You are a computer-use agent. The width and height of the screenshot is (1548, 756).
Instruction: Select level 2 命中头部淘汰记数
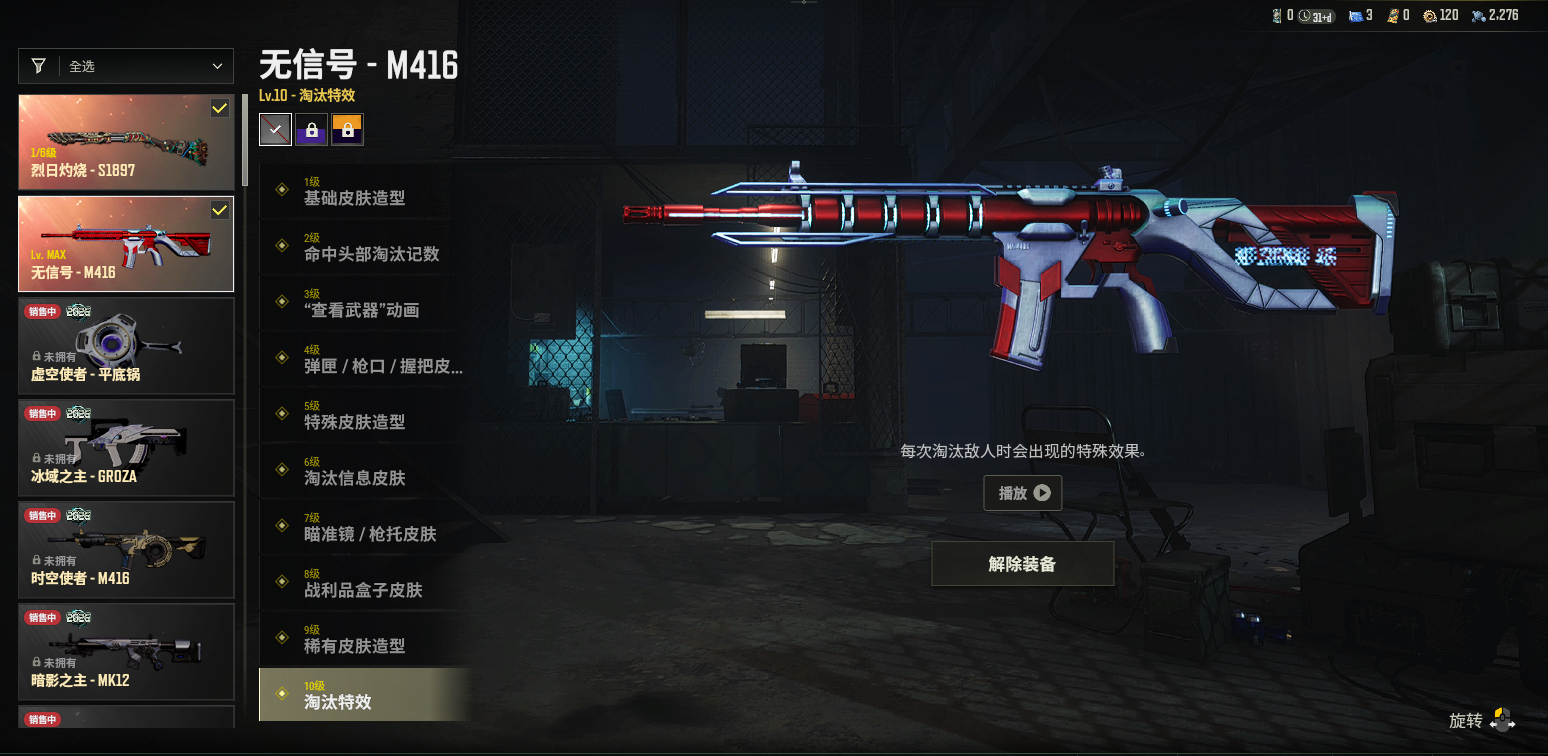point(362,247)
